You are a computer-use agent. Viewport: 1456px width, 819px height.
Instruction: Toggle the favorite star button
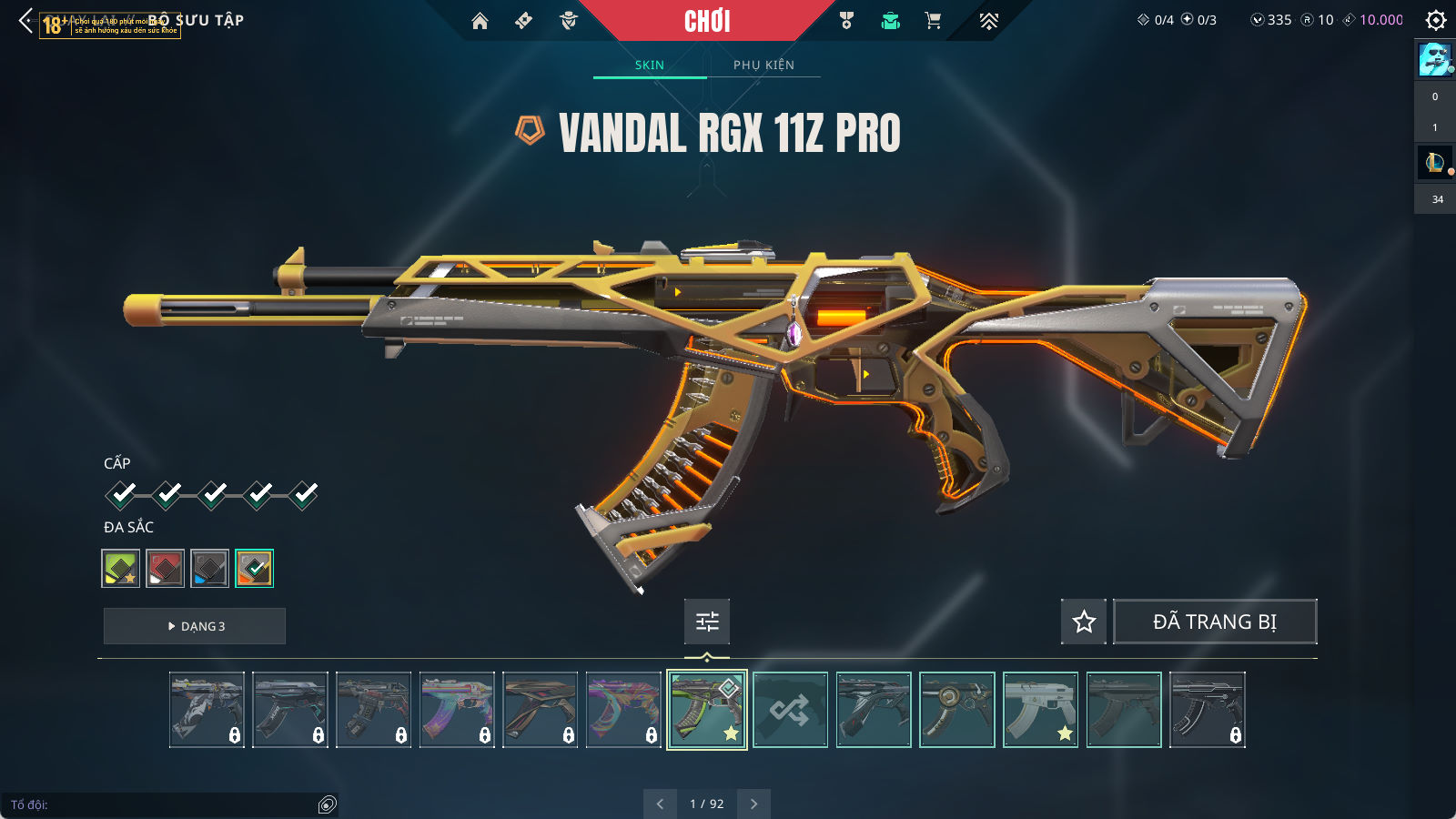coord(1084,622)
